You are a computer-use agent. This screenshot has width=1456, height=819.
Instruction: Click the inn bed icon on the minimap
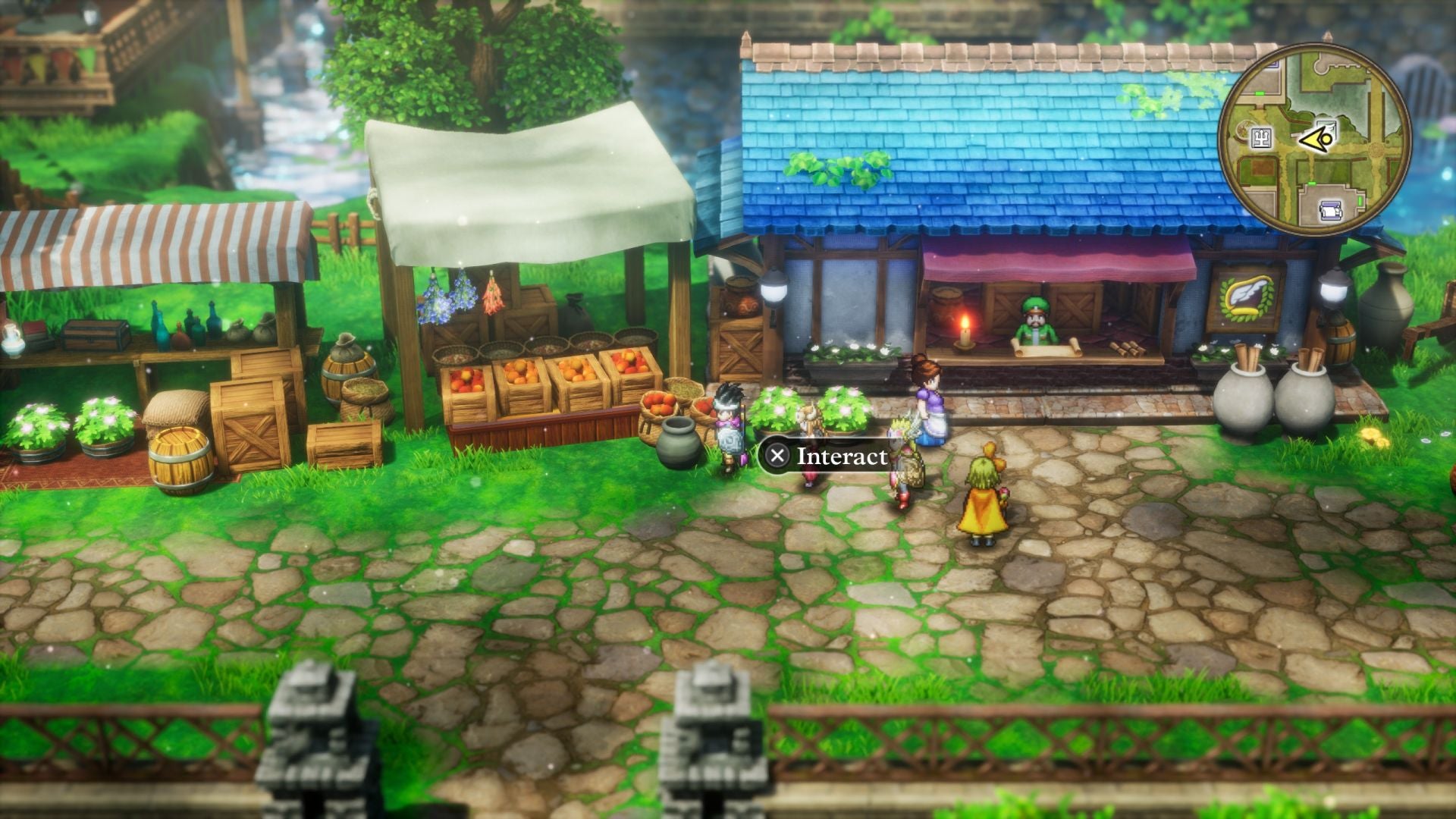click(1330, 211)
